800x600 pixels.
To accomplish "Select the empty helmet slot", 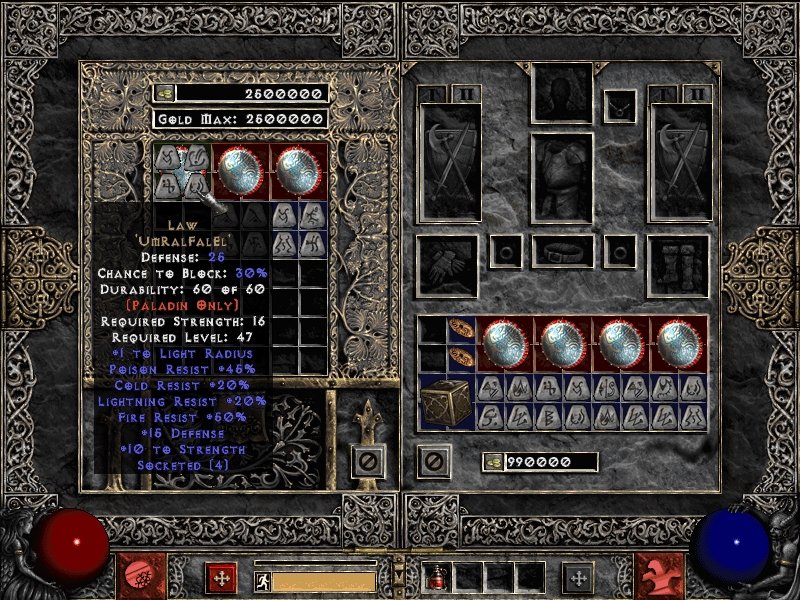I will click(563, 93).
